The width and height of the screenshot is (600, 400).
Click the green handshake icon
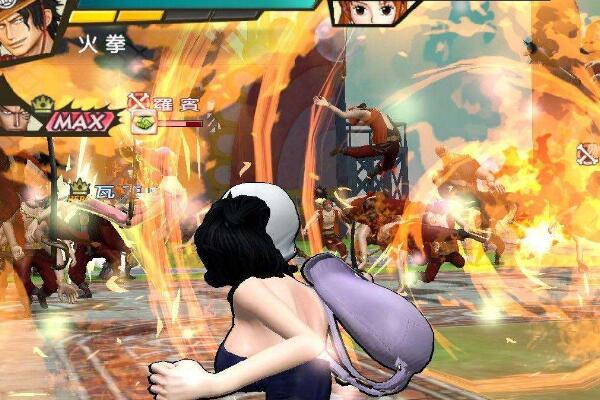coord(143,122)
